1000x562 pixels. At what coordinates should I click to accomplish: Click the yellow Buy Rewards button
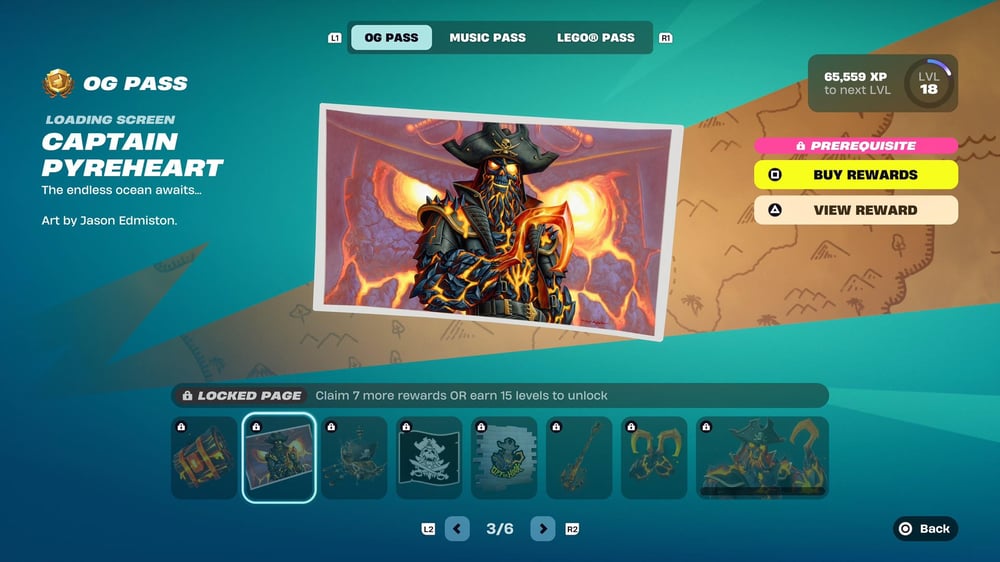tap(856, 175)
